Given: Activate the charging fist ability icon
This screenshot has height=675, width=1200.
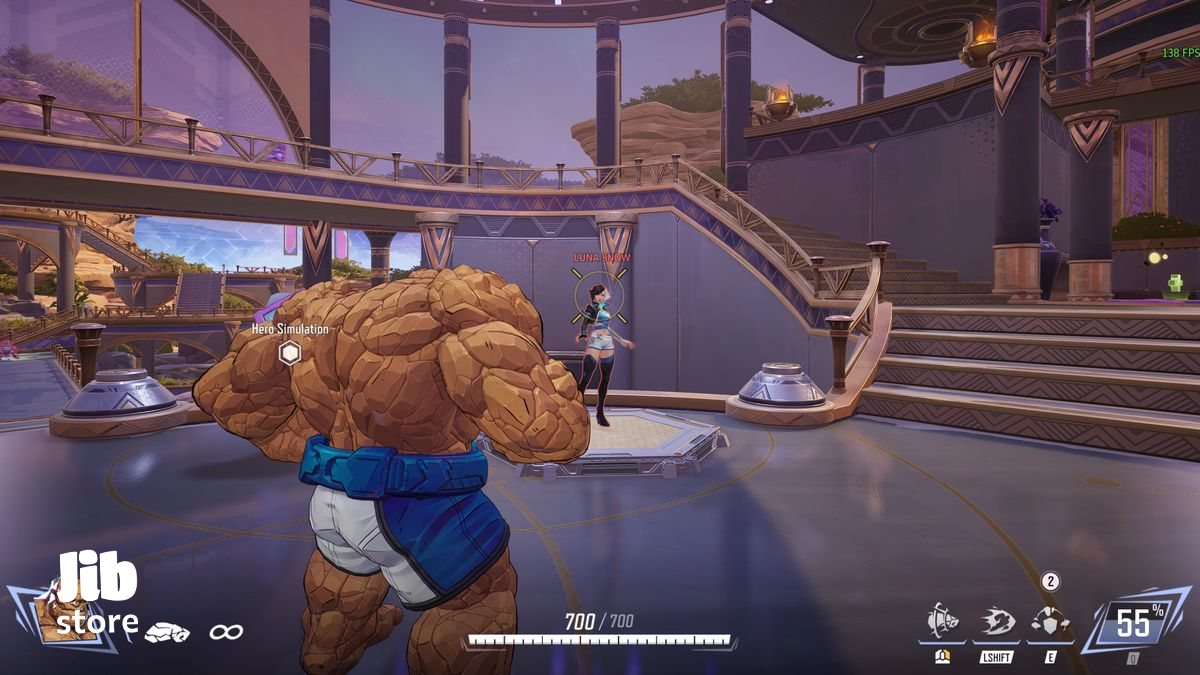Looking at the screenshot, I should 943,621.
